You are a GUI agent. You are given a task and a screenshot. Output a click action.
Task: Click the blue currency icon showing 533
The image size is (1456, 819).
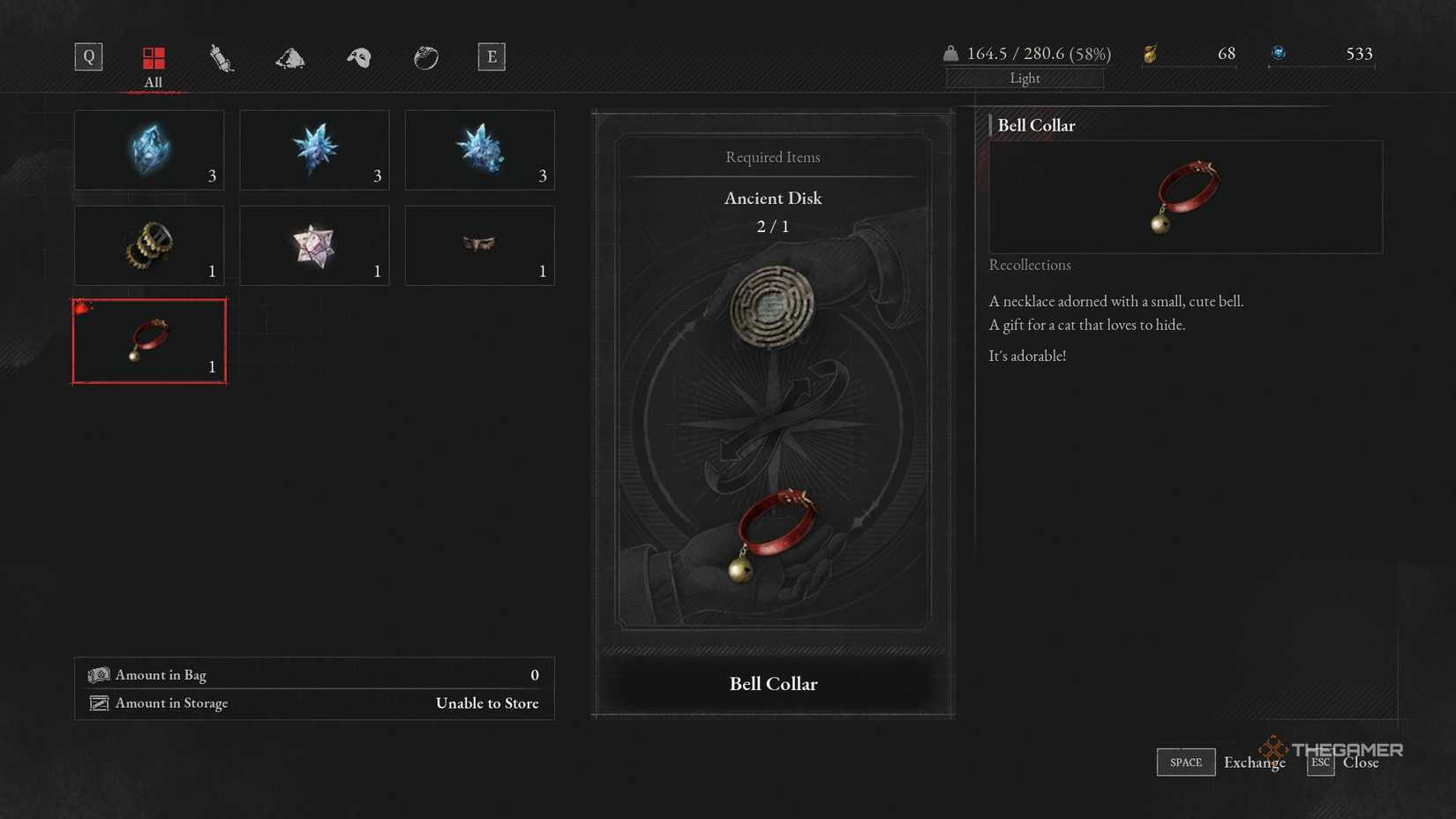tap(1280, 53)
